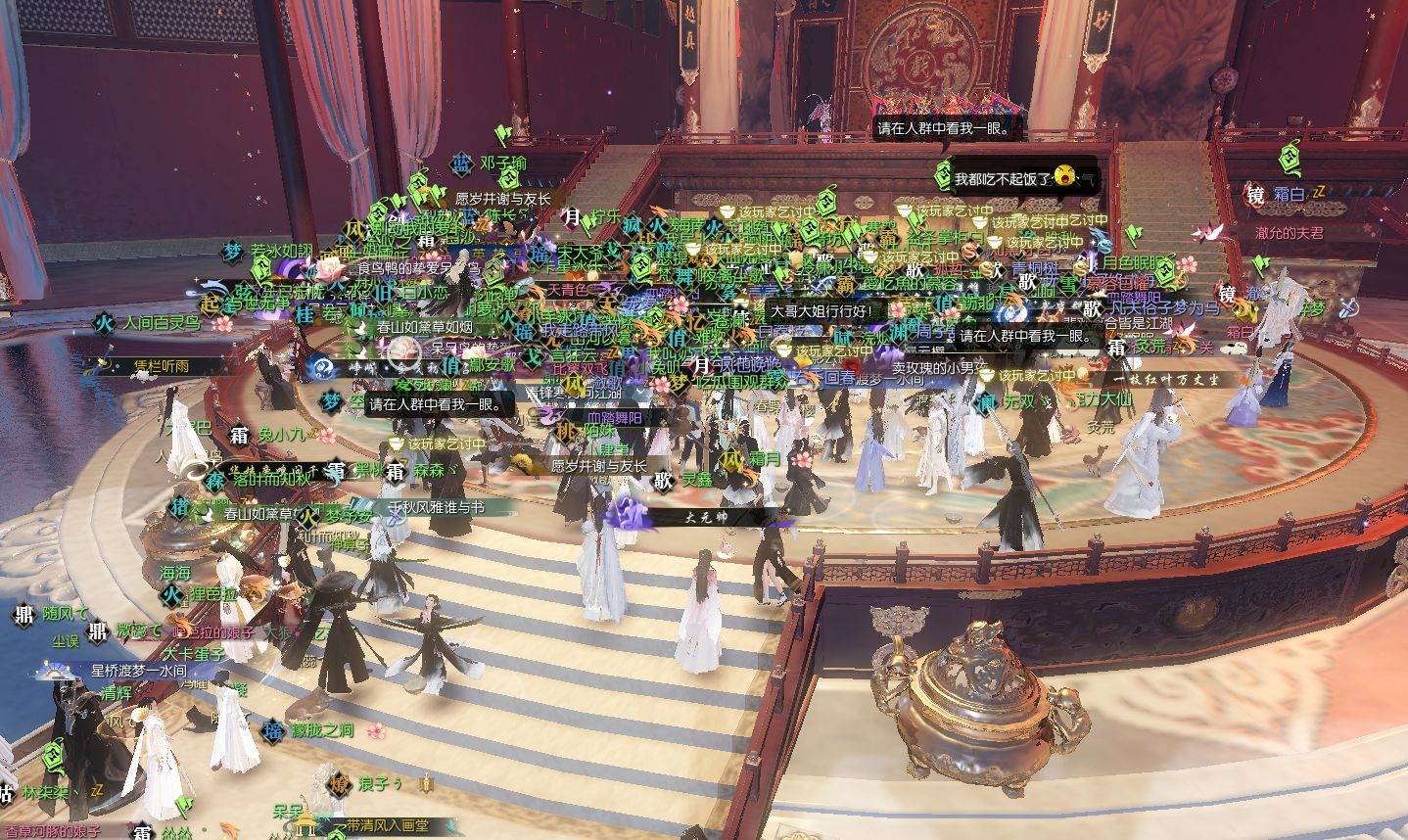Screen dimensions: 1408x840
Task: Click the 带清风入画堂 nameplate
Action: (x=387, y=826)
